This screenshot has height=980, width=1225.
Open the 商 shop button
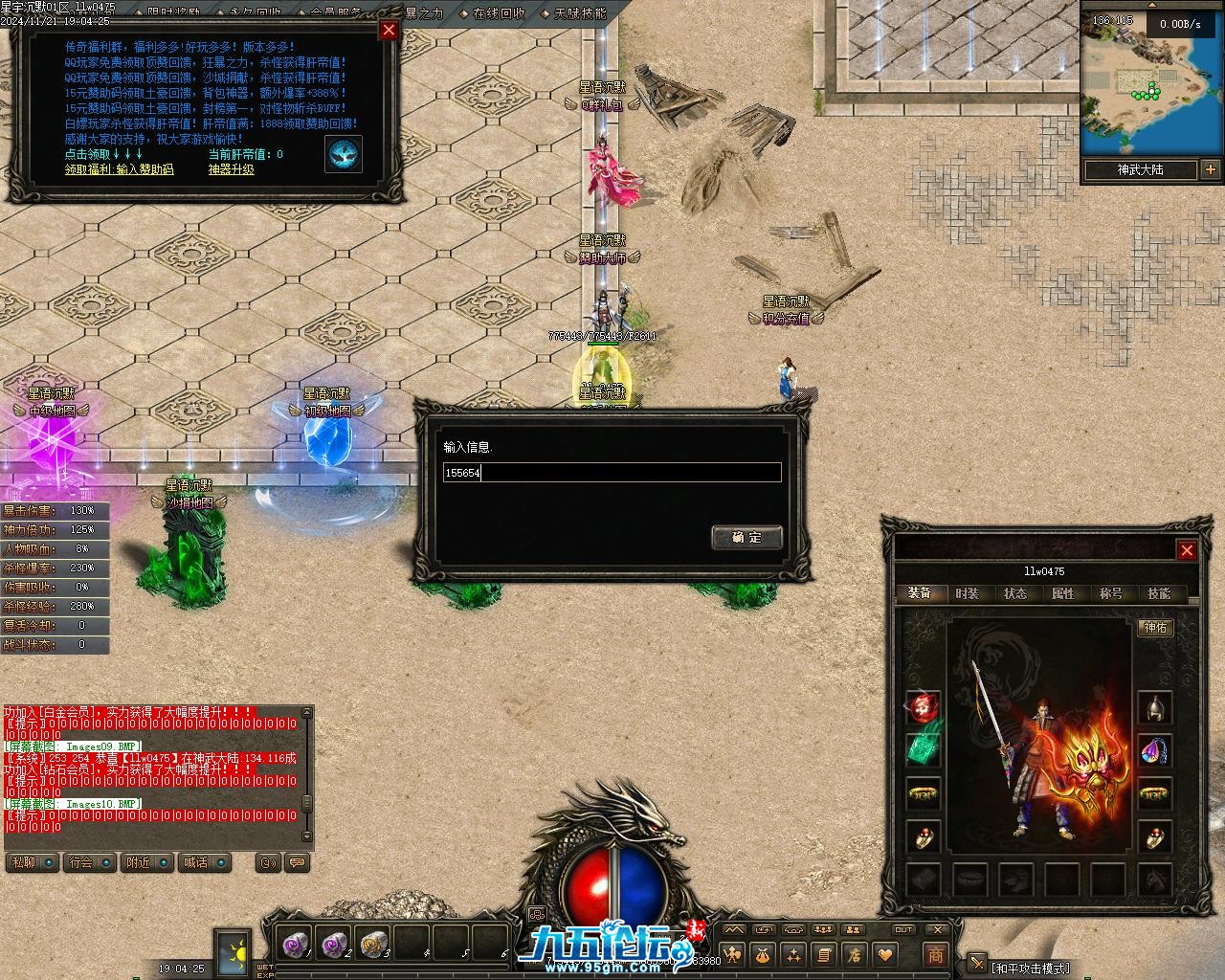(x=935, y=954)
